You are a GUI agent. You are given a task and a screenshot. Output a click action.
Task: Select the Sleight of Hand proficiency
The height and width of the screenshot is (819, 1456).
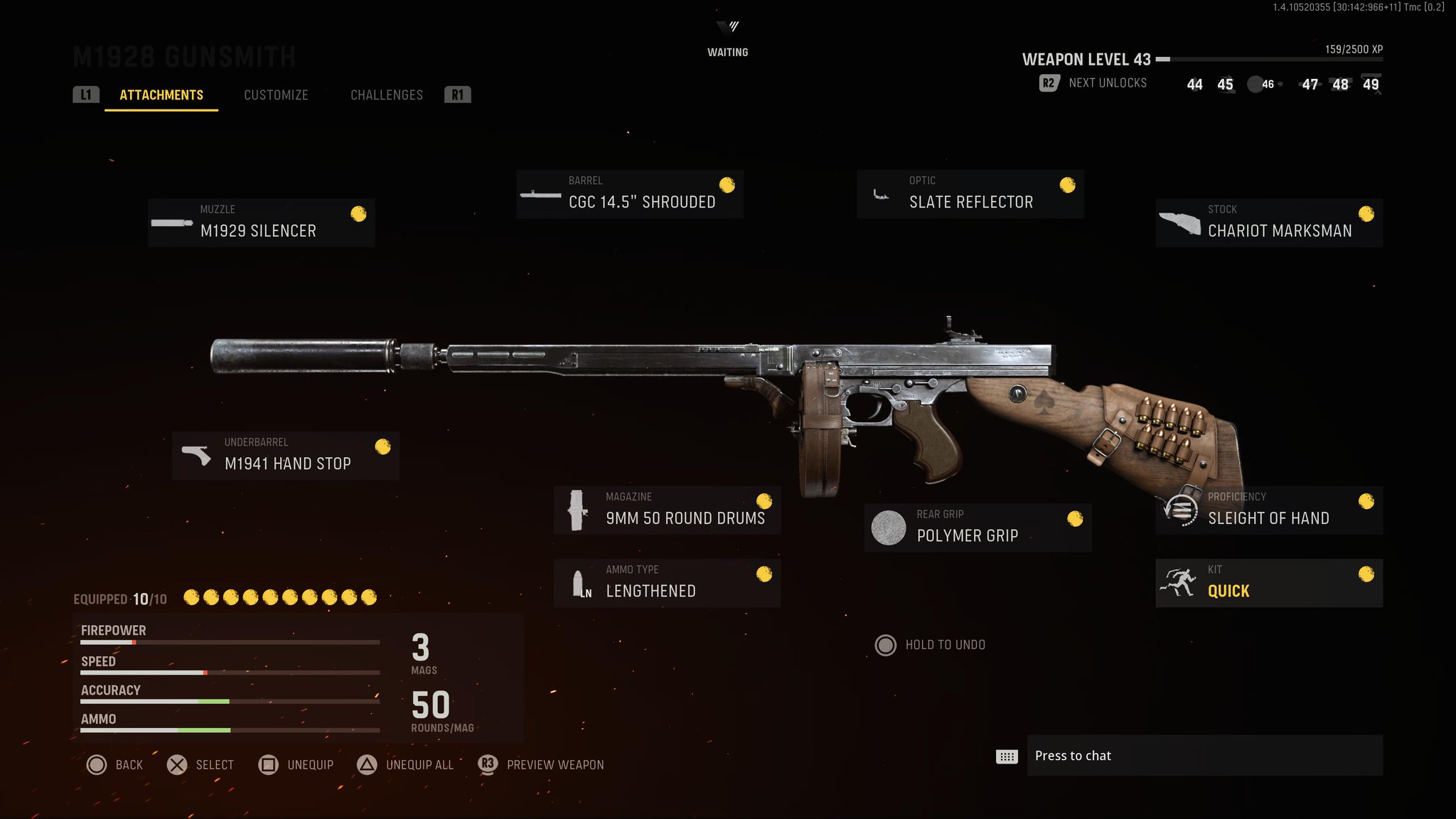[x=1268, y=510]
